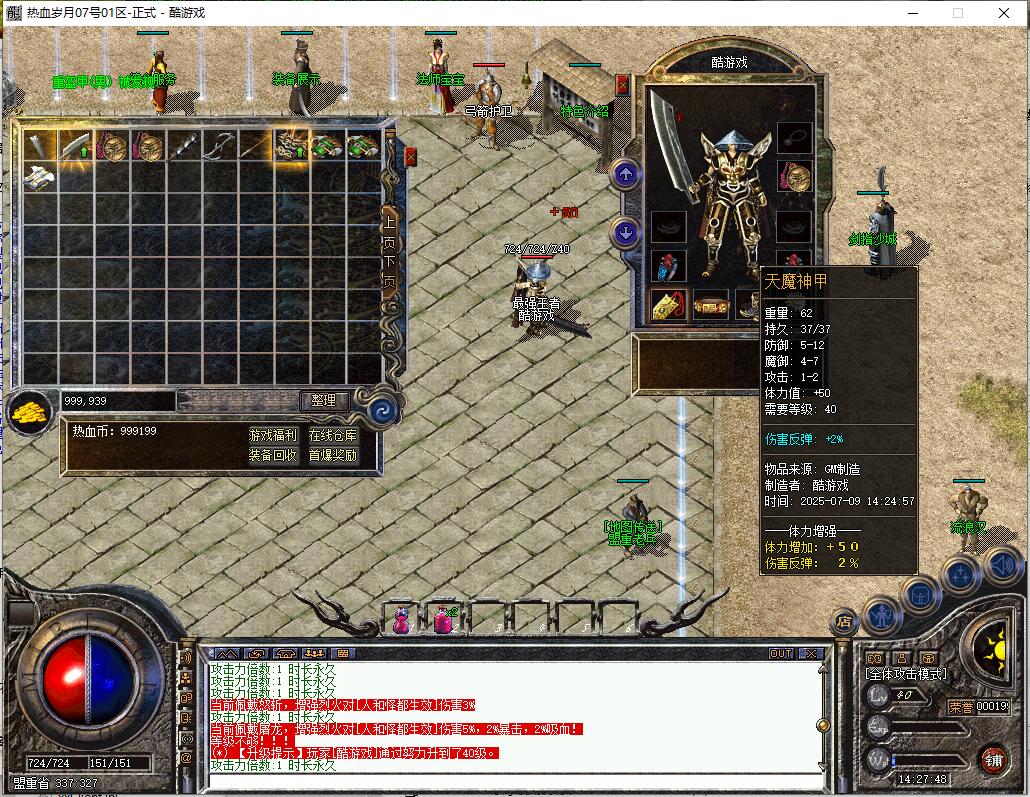Click the down-arrow button beside the equipment panel

(x=625, y=233)
